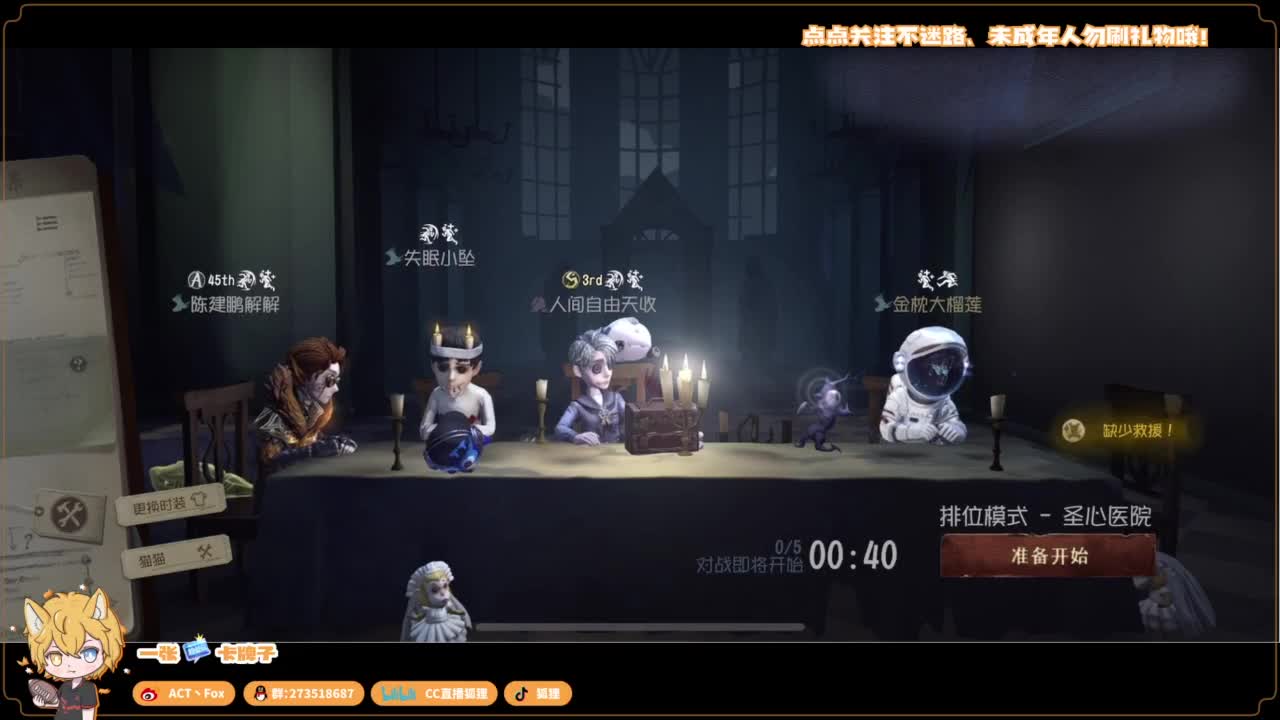
Task: Click the Weibo icon next to ACT丶Fox
Action: click(x=149, y=693)
